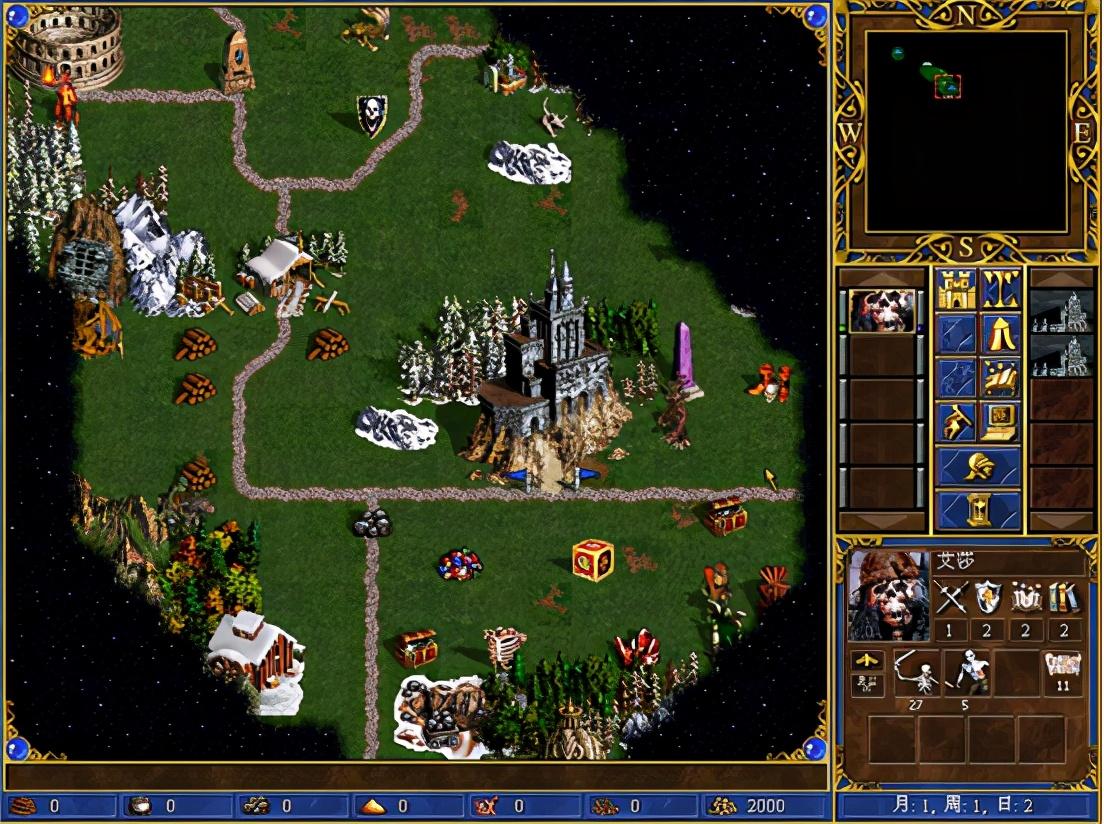Viewport: 1104px width, 824px height.
Task: Open the large hero portrait in the info panel
Action: tap(888, 596)
